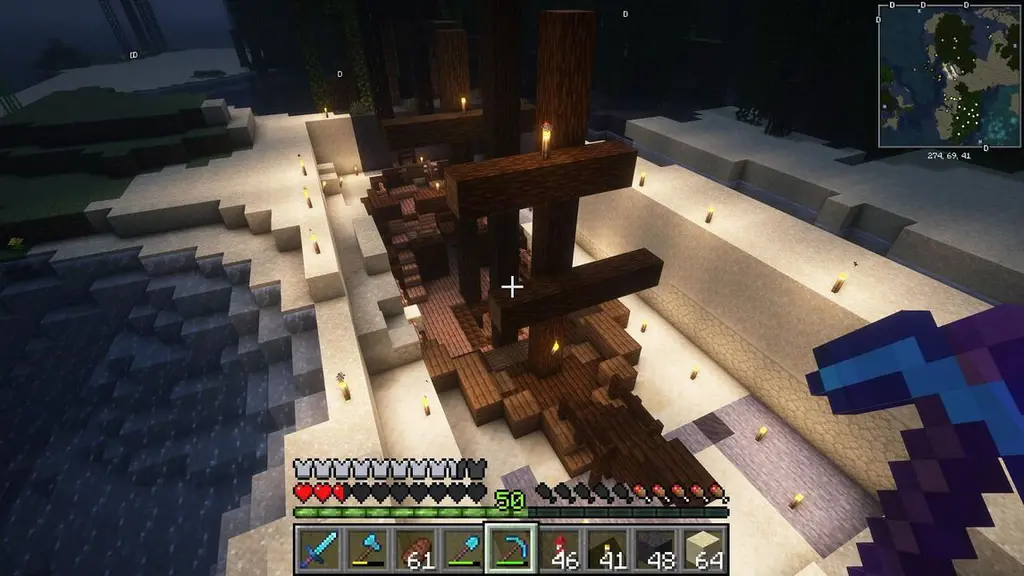This screenshot has width=1024, height=576.
Task: Select the sand block stack of 64
Action: (702, 549)
